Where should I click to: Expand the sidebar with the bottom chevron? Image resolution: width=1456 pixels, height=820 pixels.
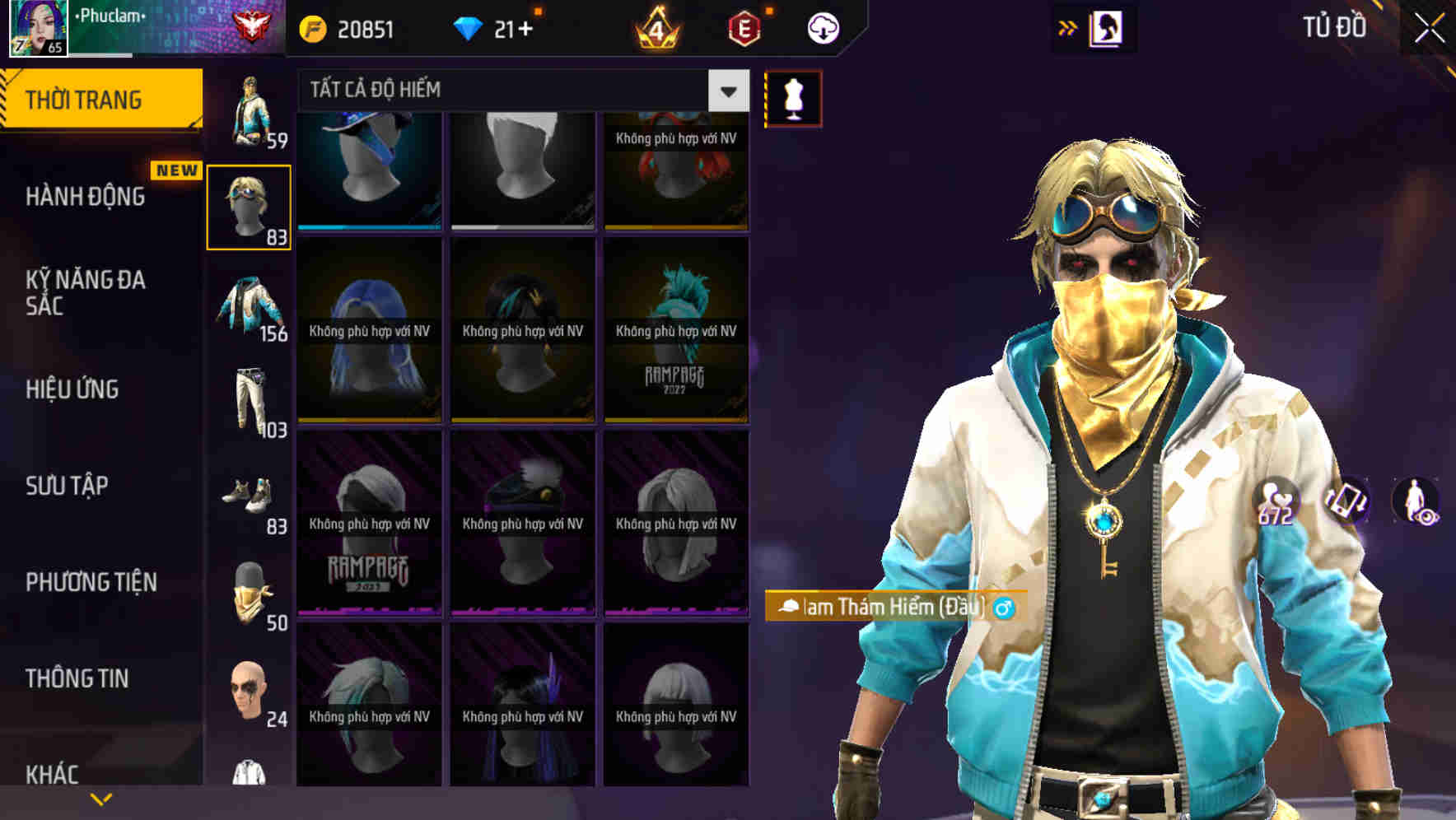tap(101, 799)
